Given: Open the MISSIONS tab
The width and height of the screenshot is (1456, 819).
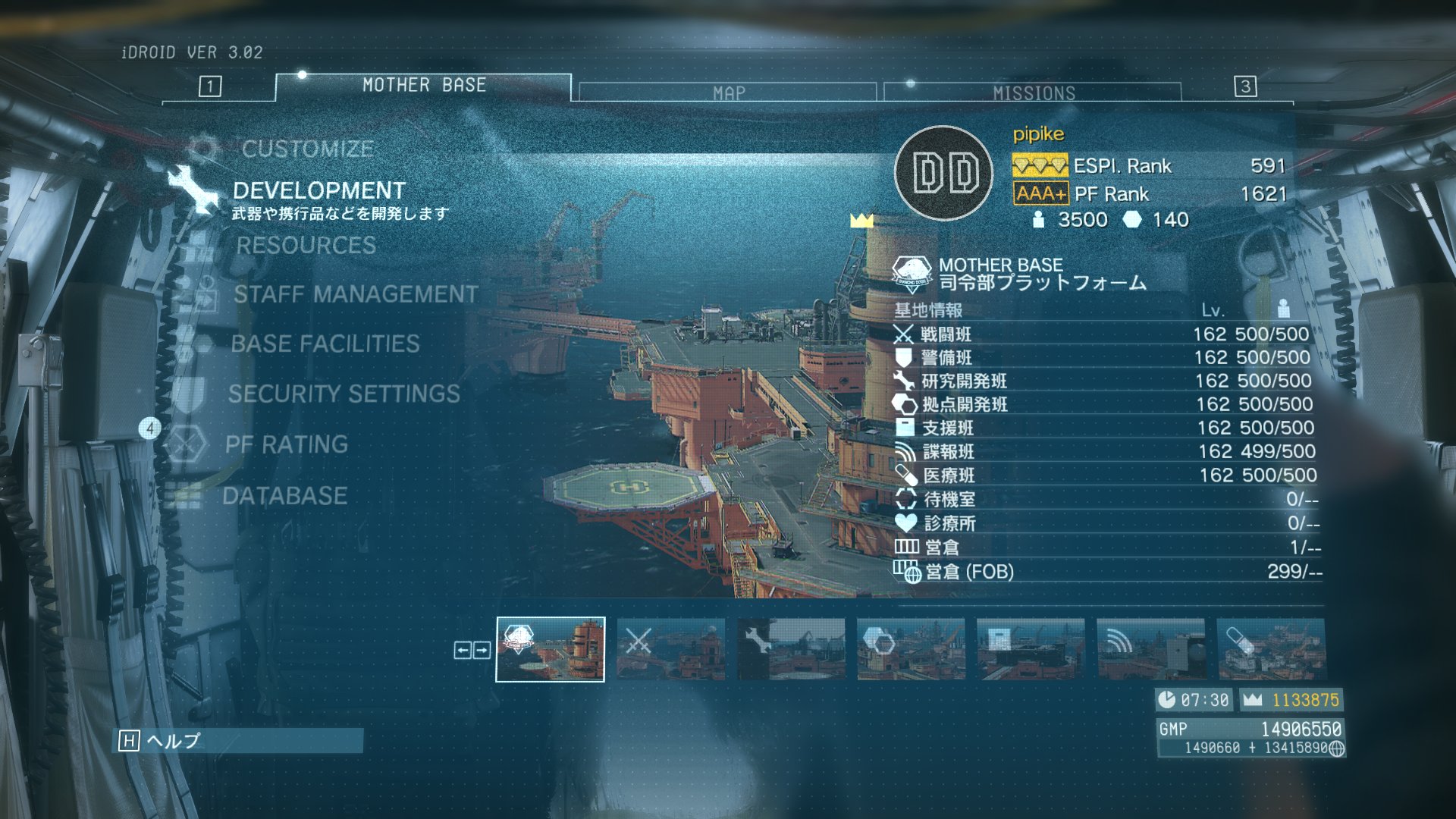Looking at the screenshot, I should tap(1033, 93).
